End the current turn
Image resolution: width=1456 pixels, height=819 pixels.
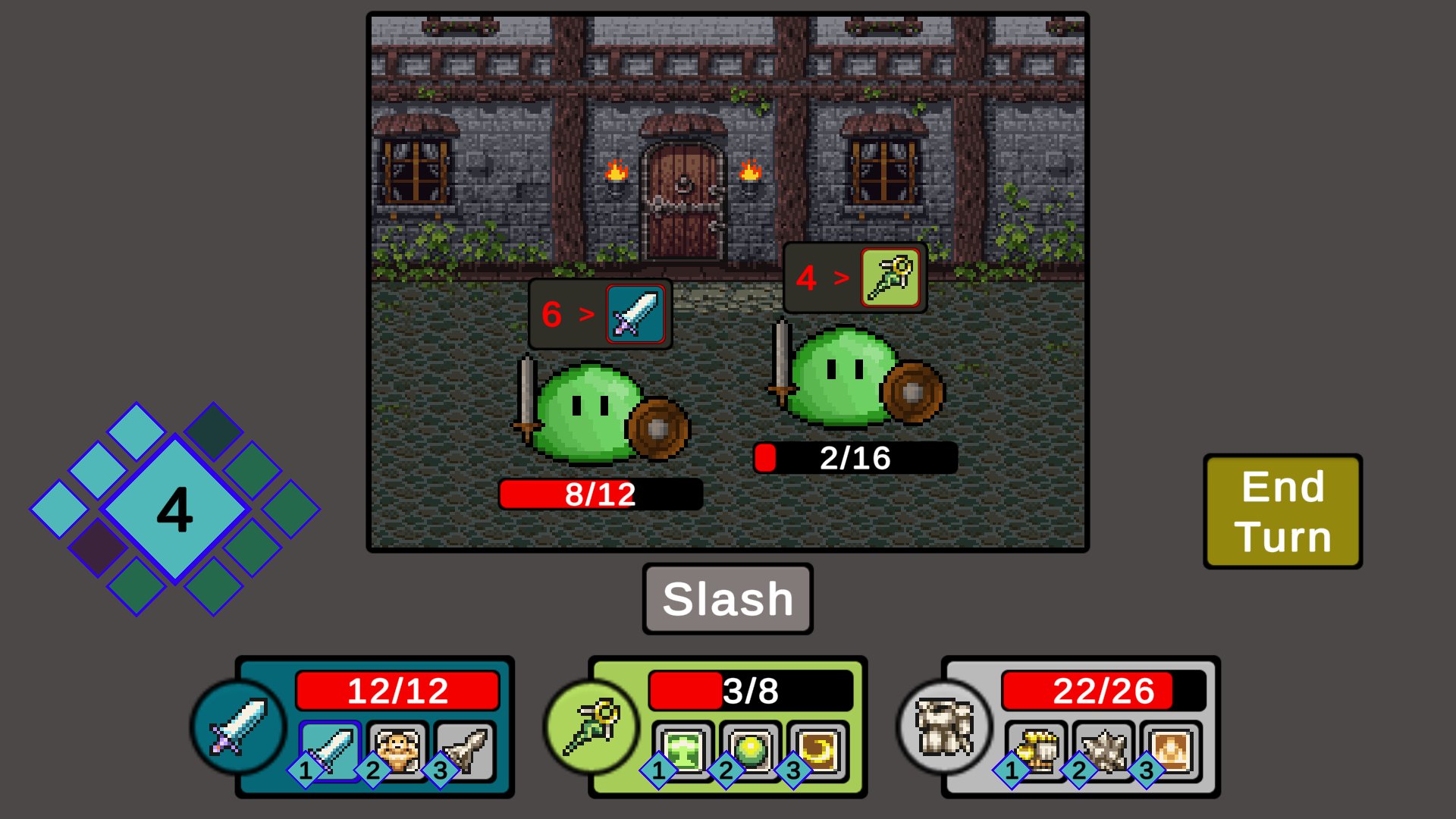(1282, 511)
